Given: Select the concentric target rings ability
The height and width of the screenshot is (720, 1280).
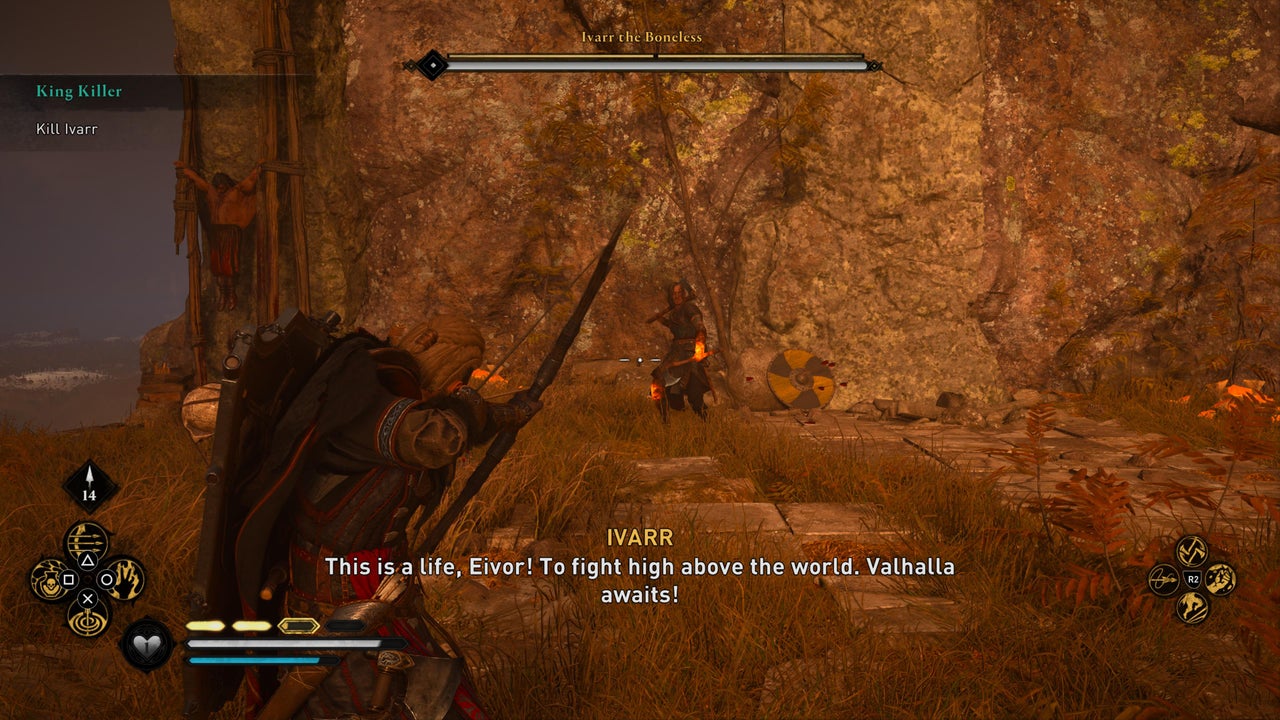Looking at the screenshot, I should pos(87,616).
